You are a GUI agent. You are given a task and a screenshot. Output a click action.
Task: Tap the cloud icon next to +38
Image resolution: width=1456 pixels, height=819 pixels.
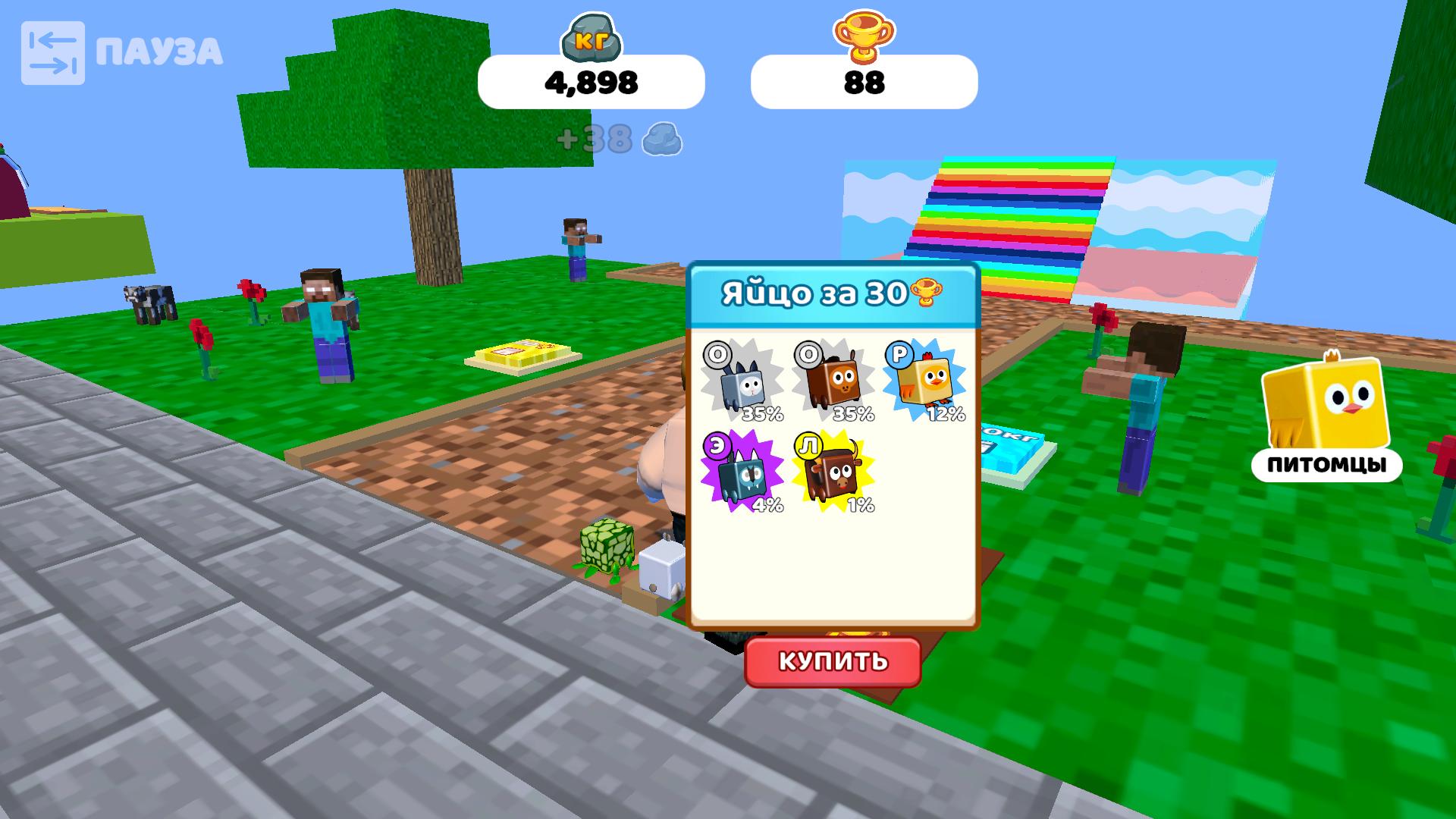pyautogui.click(x=661, y=140)
